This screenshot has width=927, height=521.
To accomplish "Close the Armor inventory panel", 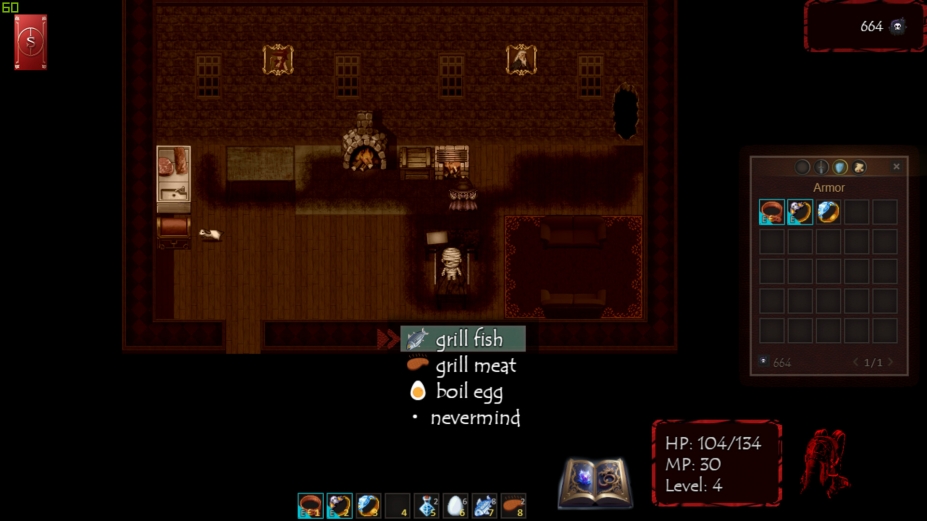I will [x=896, y=167].
